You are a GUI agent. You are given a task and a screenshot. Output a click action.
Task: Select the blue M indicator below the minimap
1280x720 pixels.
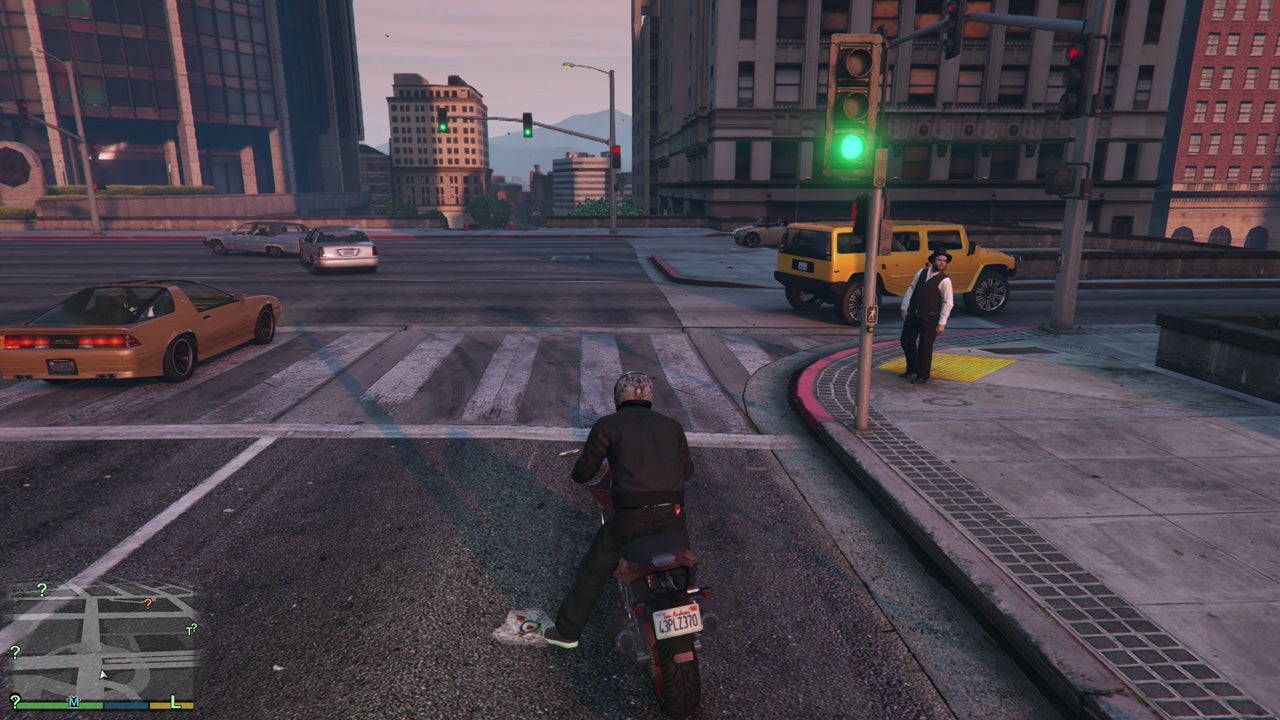pyautogui.click(x=74, y=702)
